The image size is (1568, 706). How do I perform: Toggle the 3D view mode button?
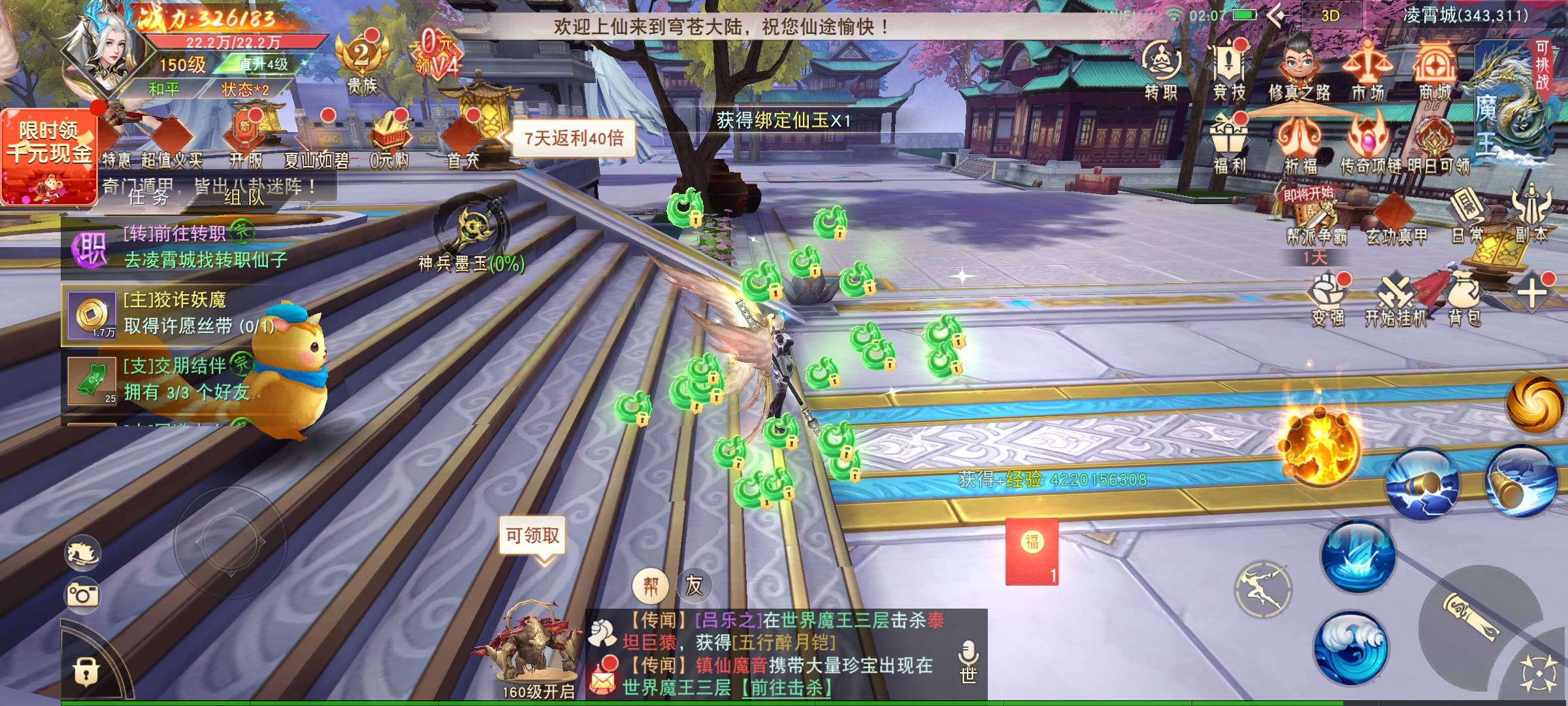point(1330,16)
